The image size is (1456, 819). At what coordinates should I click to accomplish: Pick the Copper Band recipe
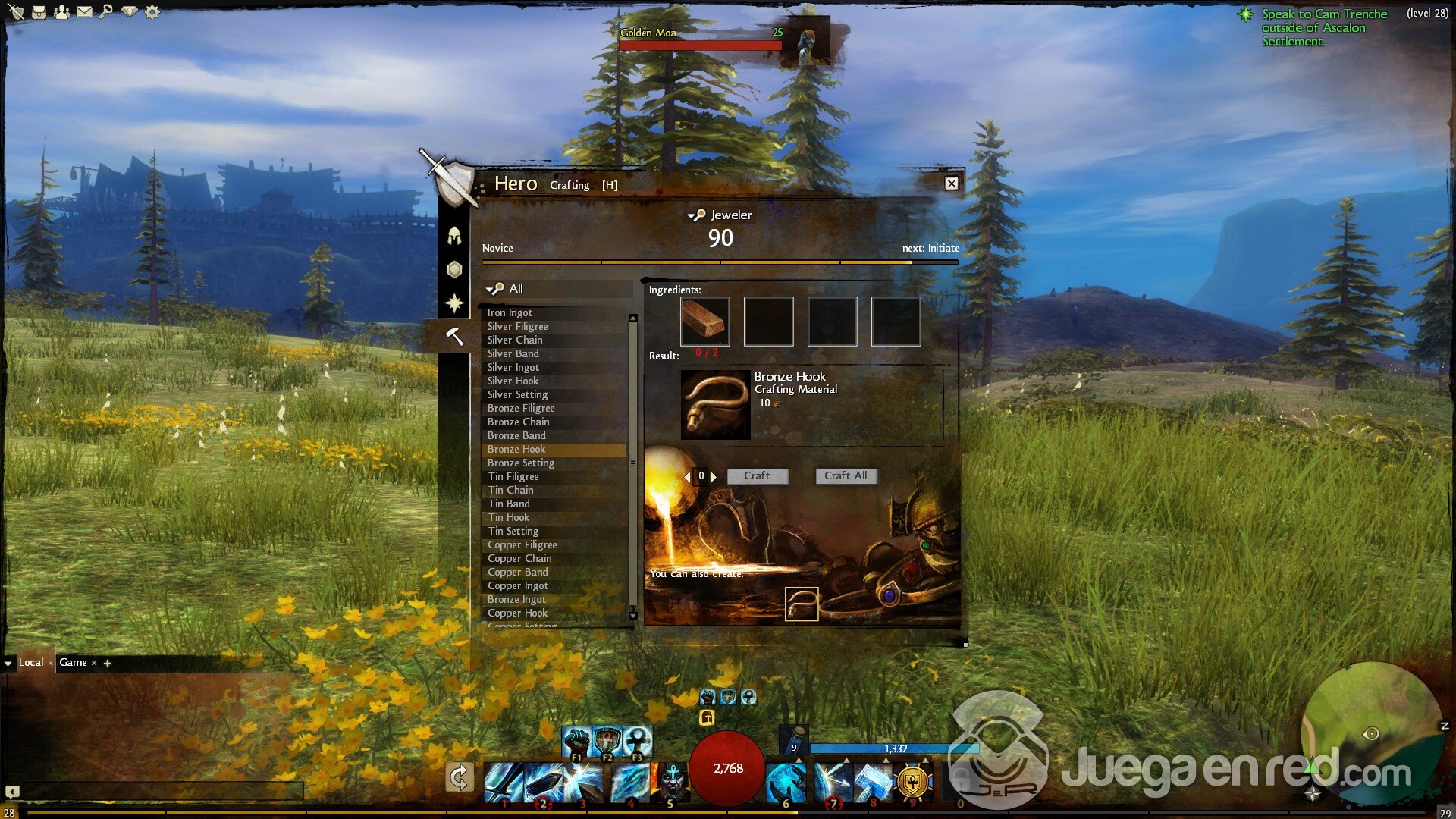(518, 572)
